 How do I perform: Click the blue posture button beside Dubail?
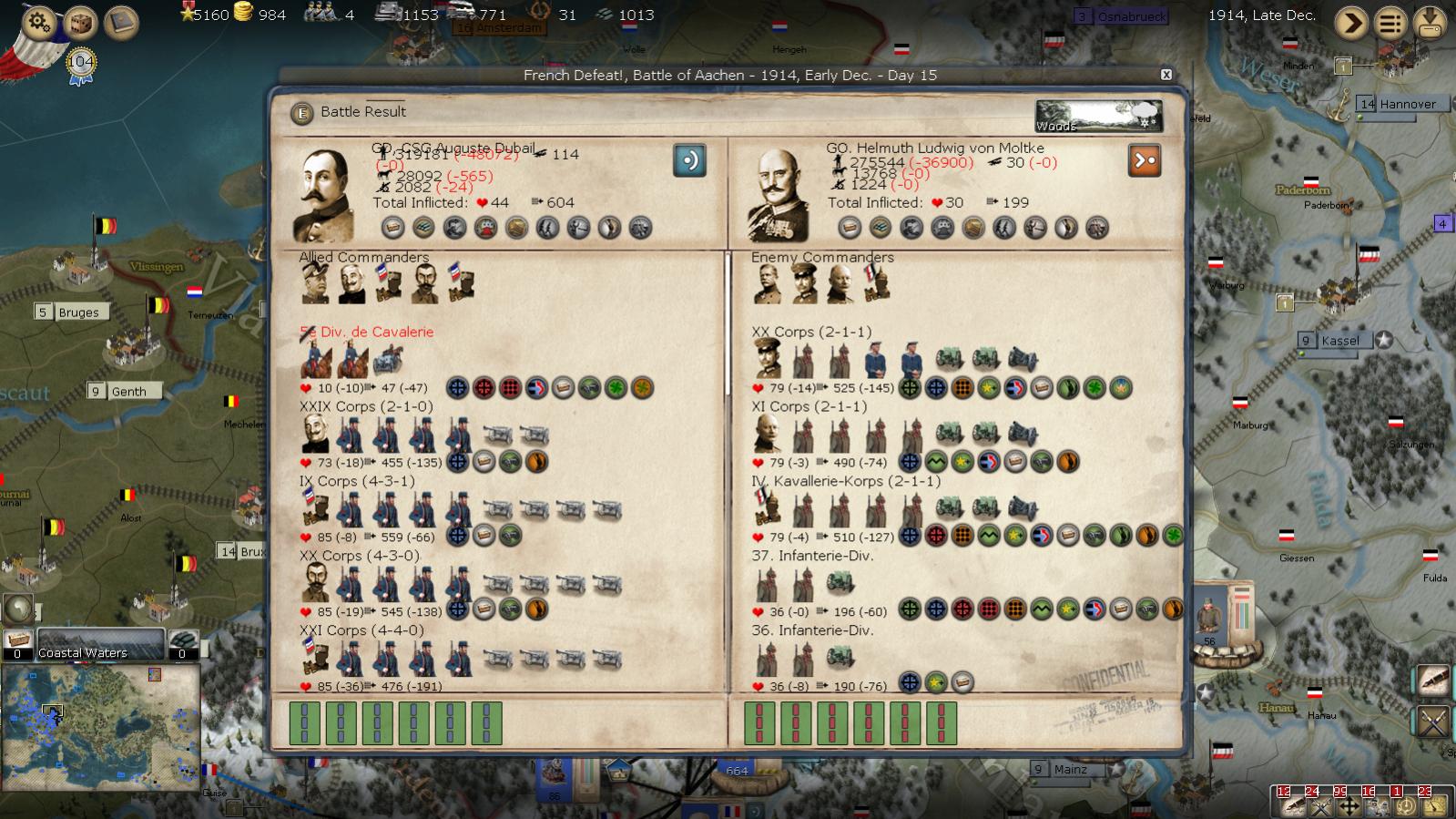[x=689, y=160]
